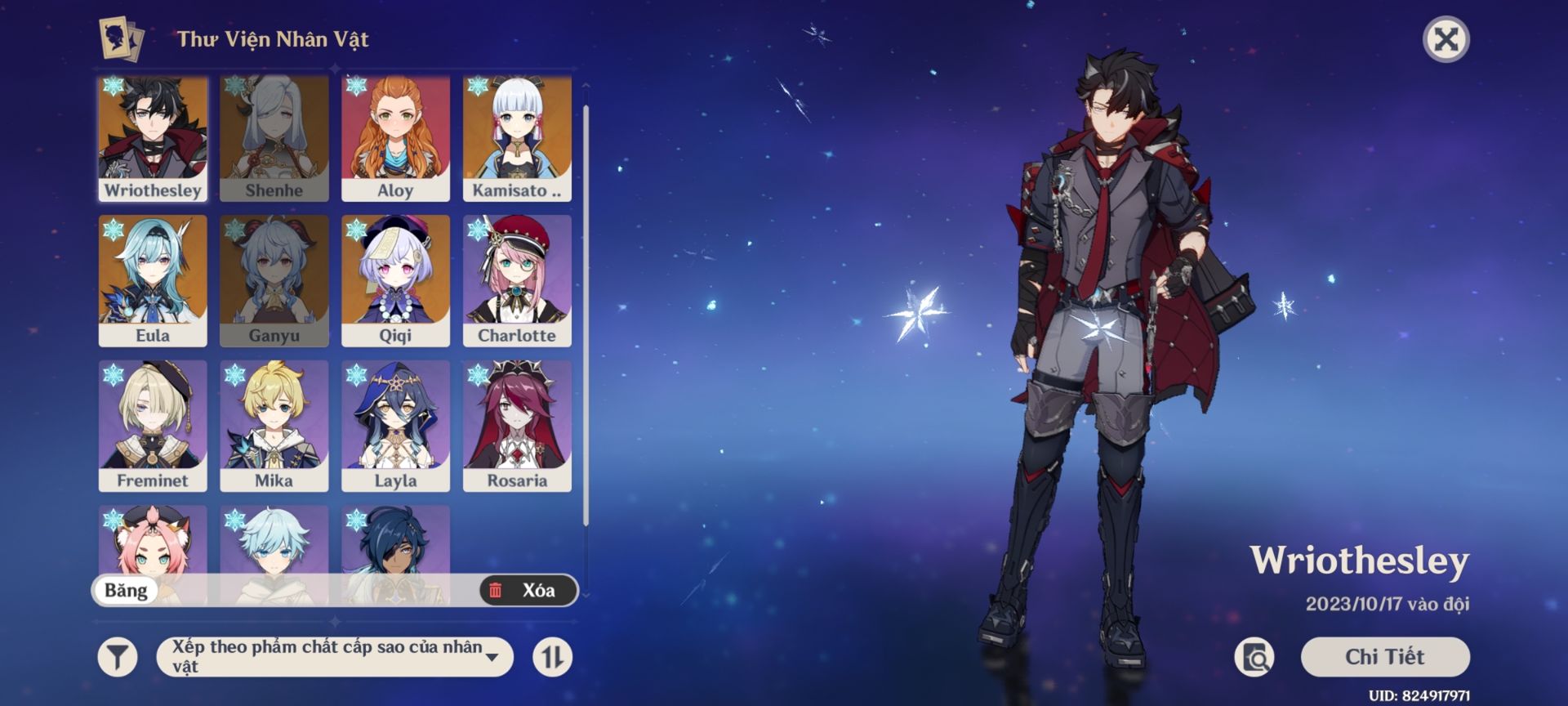This screenshot has height=706, width=1568.
Task: Choose the Mika character card
Action: (x=274, y=426)
